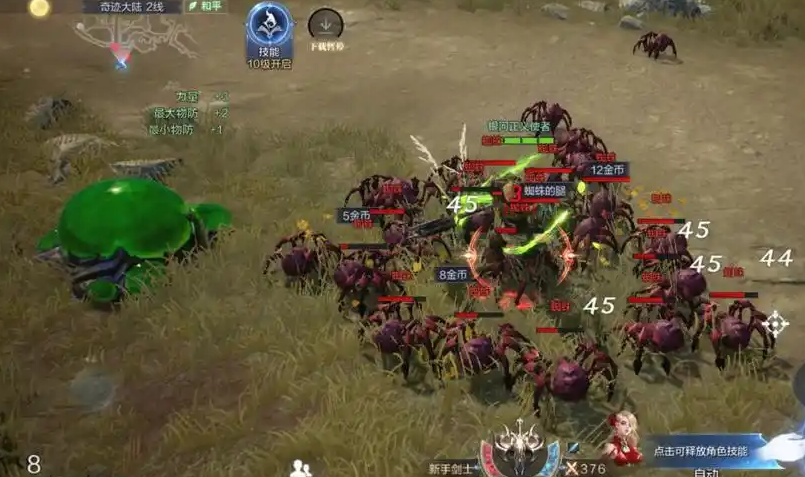Tap the four-arrow move icon
805x477 pixels.
[x=774, y=323]
